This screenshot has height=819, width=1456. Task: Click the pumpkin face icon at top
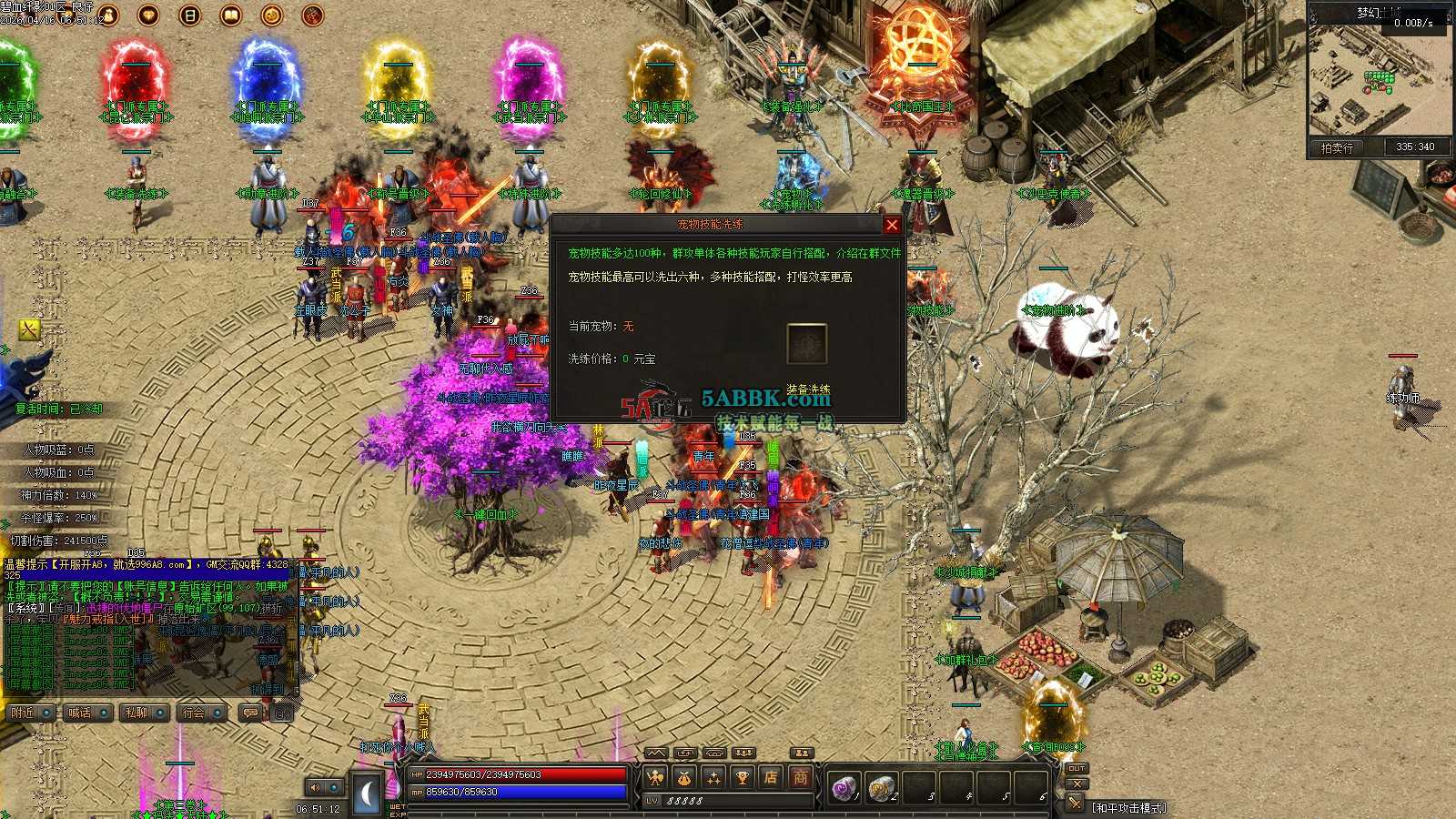click(x=271, y=15)
